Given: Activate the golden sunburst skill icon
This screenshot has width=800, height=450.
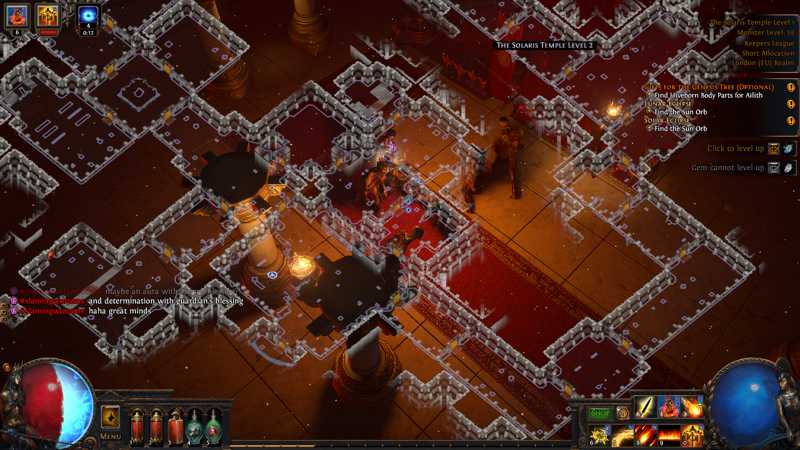Looking at the screenshot, I should (x=600, y=435).
